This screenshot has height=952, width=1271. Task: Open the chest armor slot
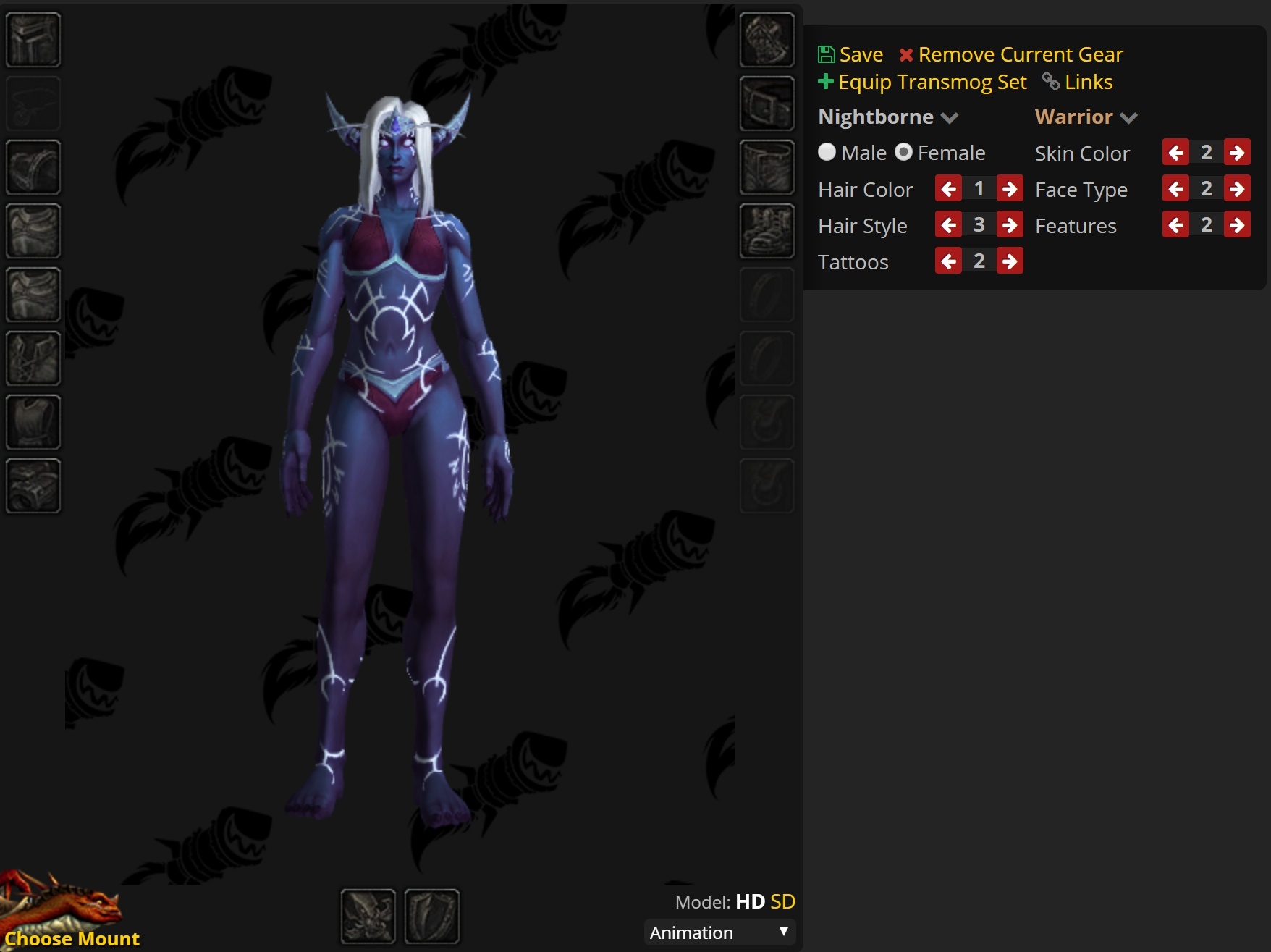coord(33,295)
